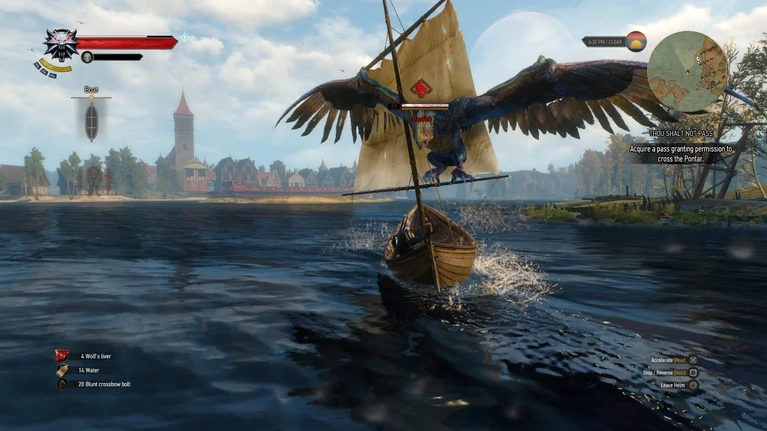The image size is (767, 431).
Task: Select the Boat durability icon
Action: click(x=92, y=121)
